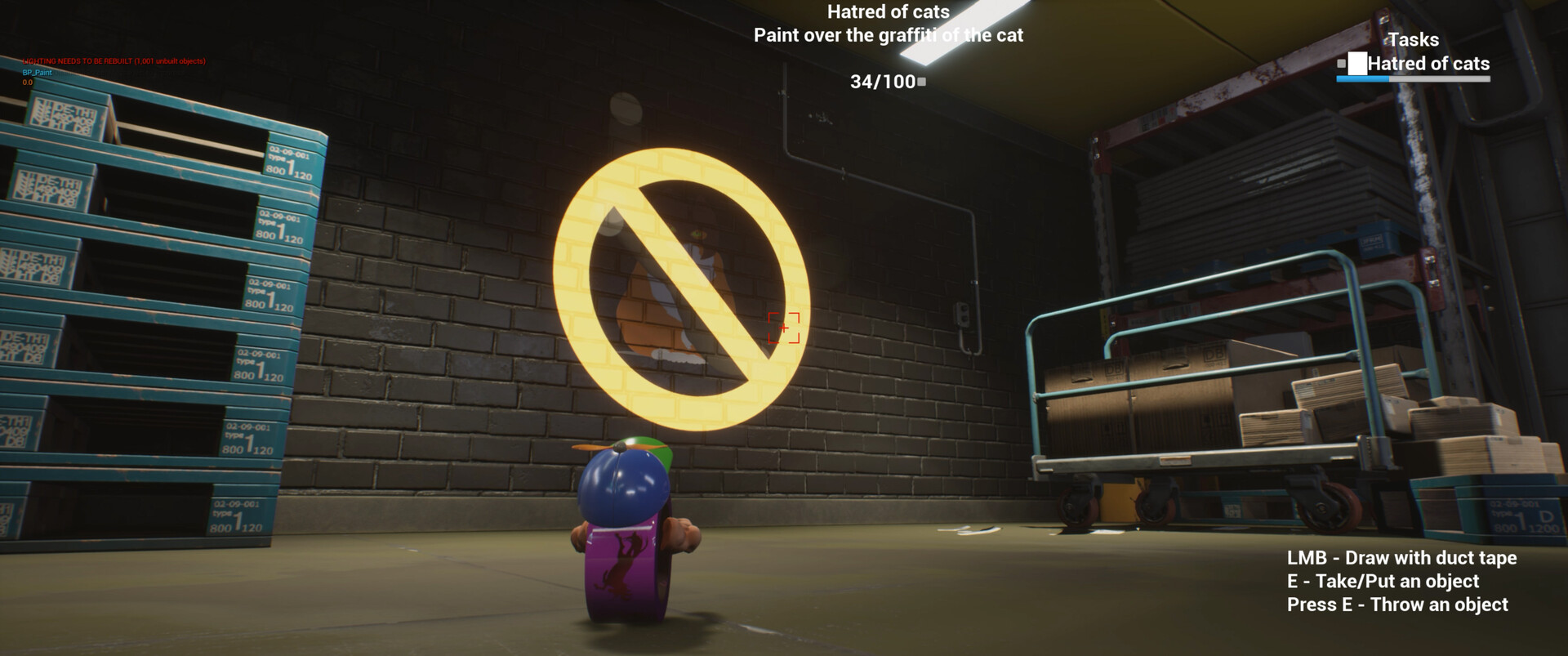Image resolution: width=1568 pixels, height=656 pixels.
Task: Expand the BP_Paint debug entry
Action: pos(36,72)
